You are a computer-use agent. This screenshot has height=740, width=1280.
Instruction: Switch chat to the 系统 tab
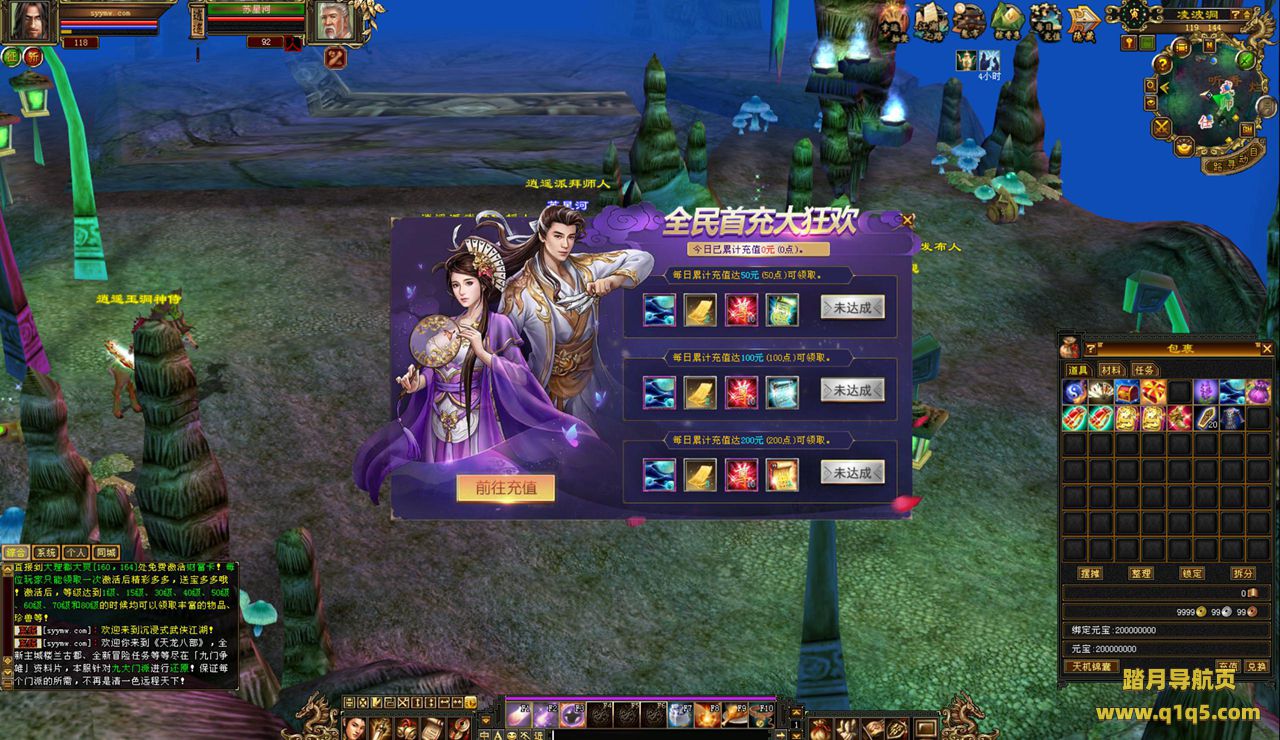pyautogui.click(x=46, y=552)
